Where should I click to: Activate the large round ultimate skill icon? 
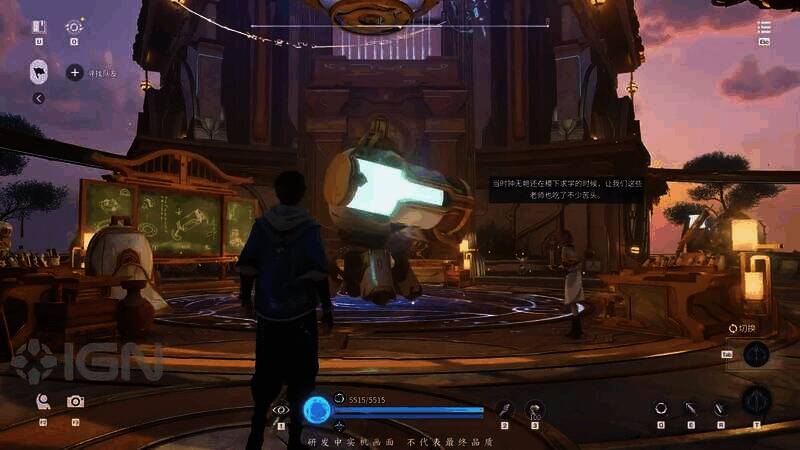pos(756,402)
